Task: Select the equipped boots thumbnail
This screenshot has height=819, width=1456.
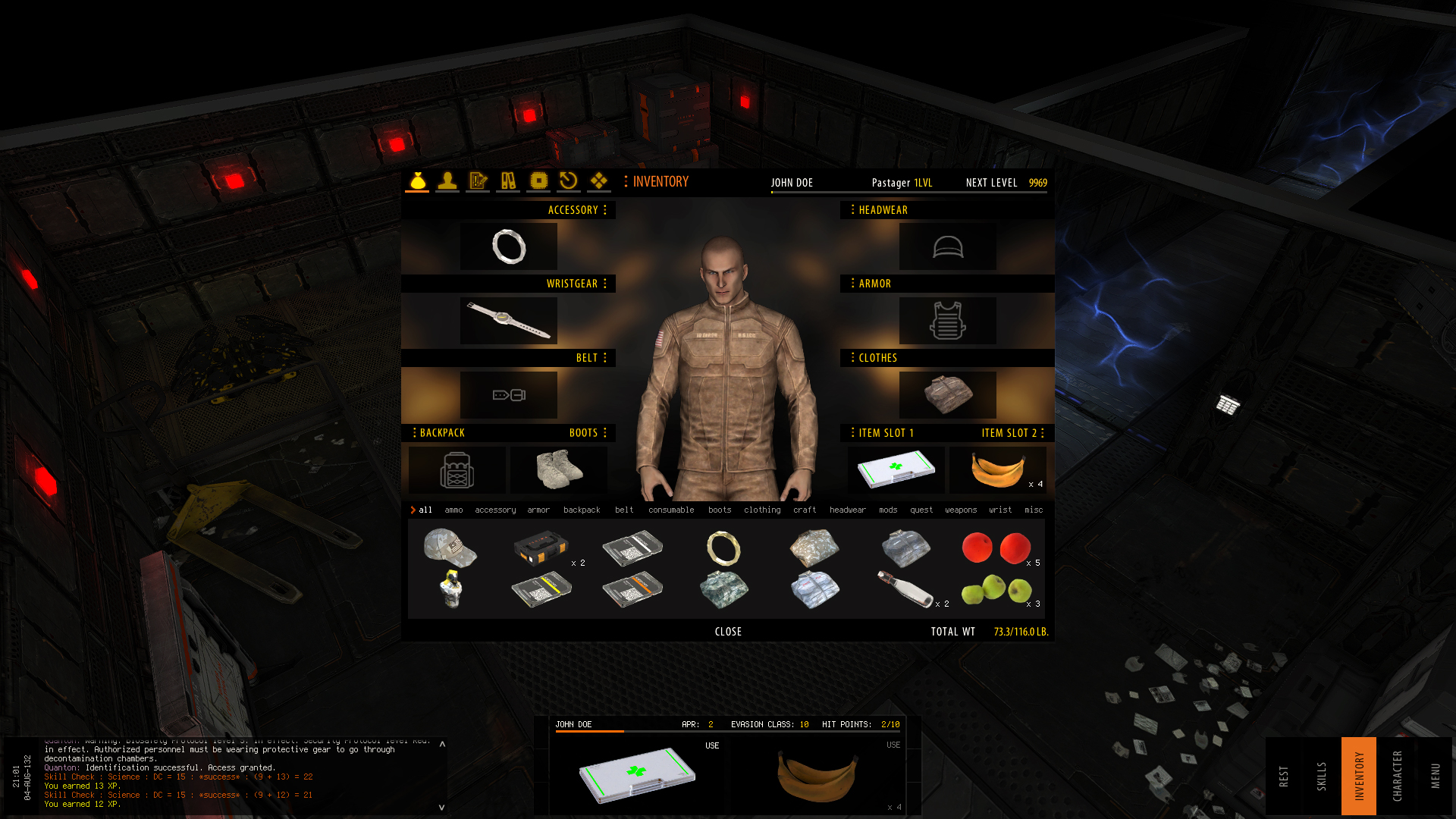Action: pyautogui.click(x=559, y=470)
